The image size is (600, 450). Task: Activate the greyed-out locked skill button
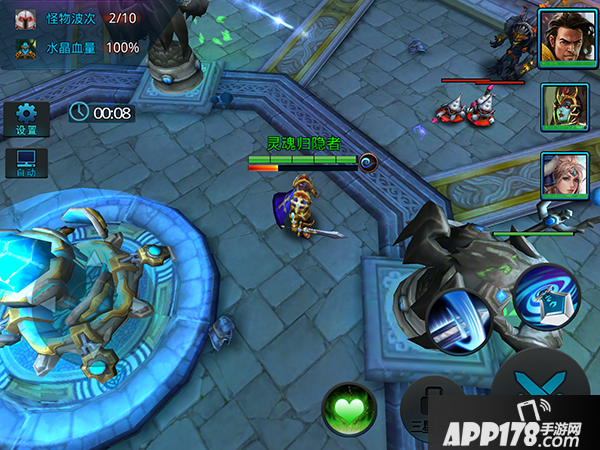pos(432,410)
